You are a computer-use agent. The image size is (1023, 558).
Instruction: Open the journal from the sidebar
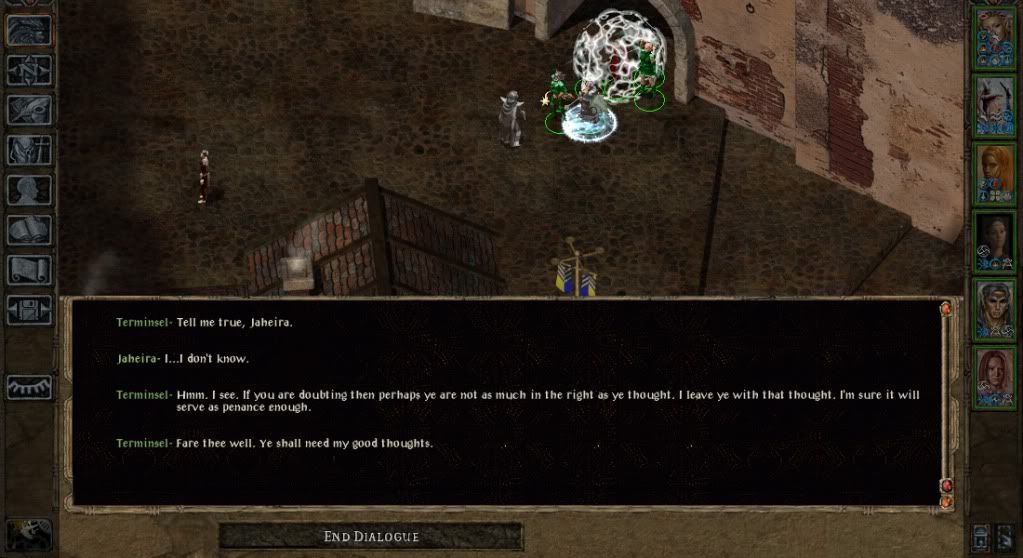29,110
